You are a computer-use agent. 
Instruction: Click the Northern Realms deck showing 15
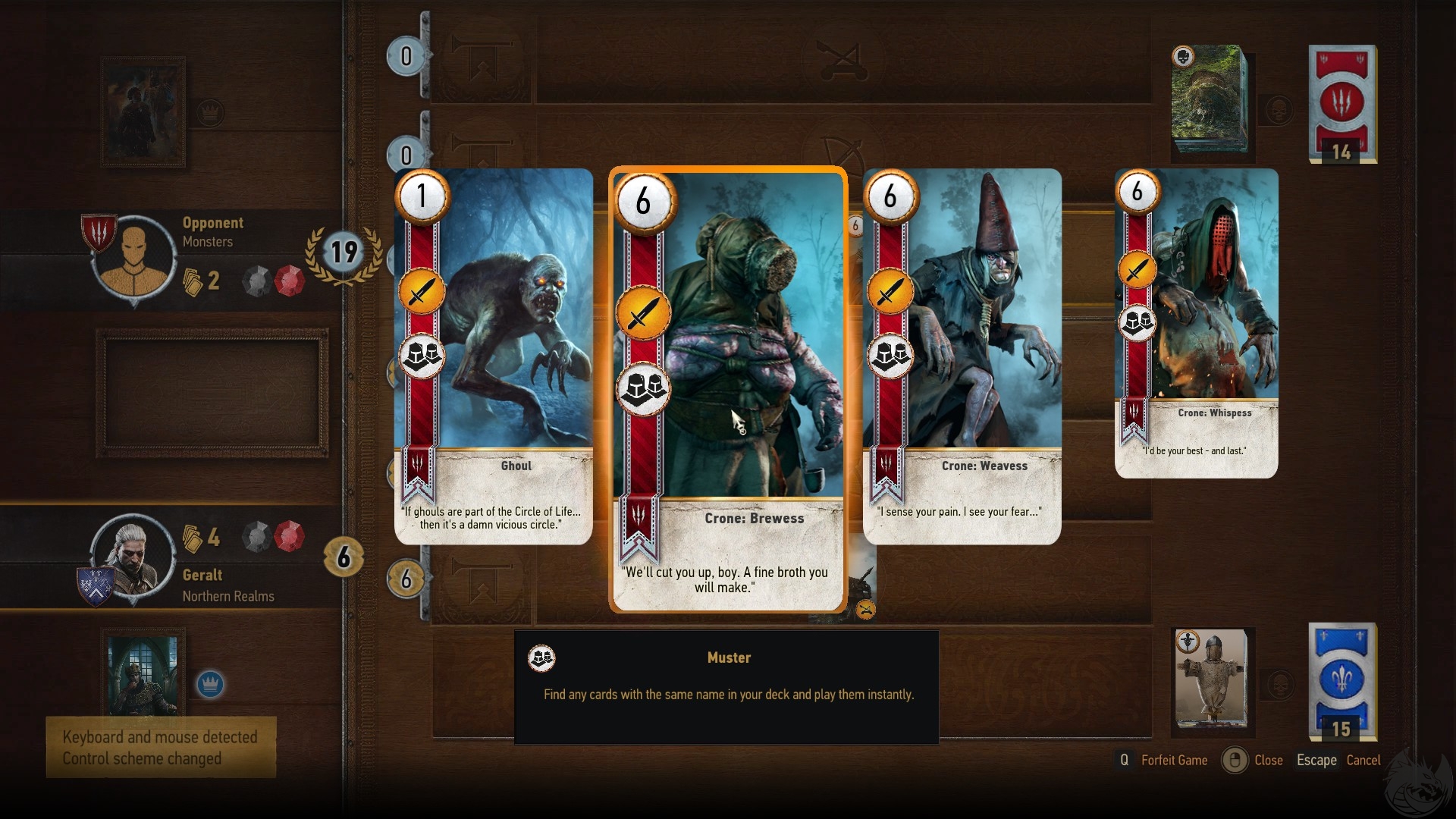pyautogui.click(x=1342, y=681)
